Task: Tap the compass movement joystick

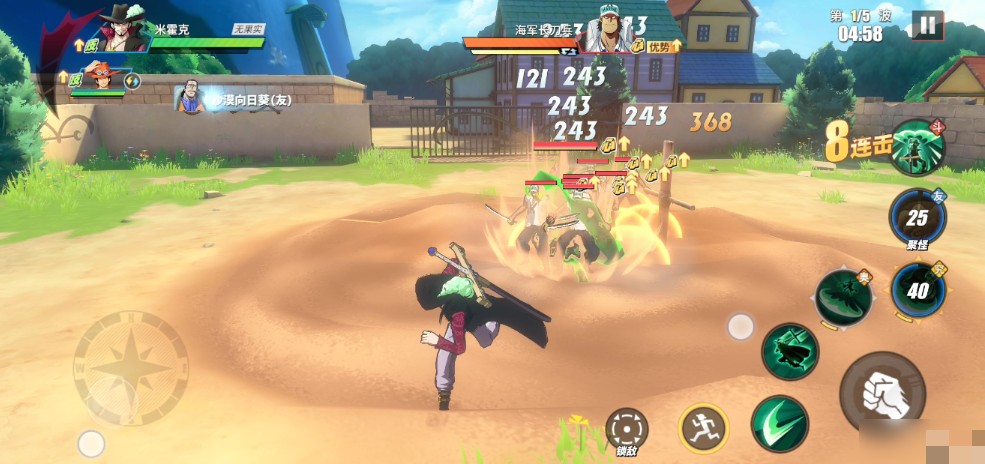Action: 130,368
